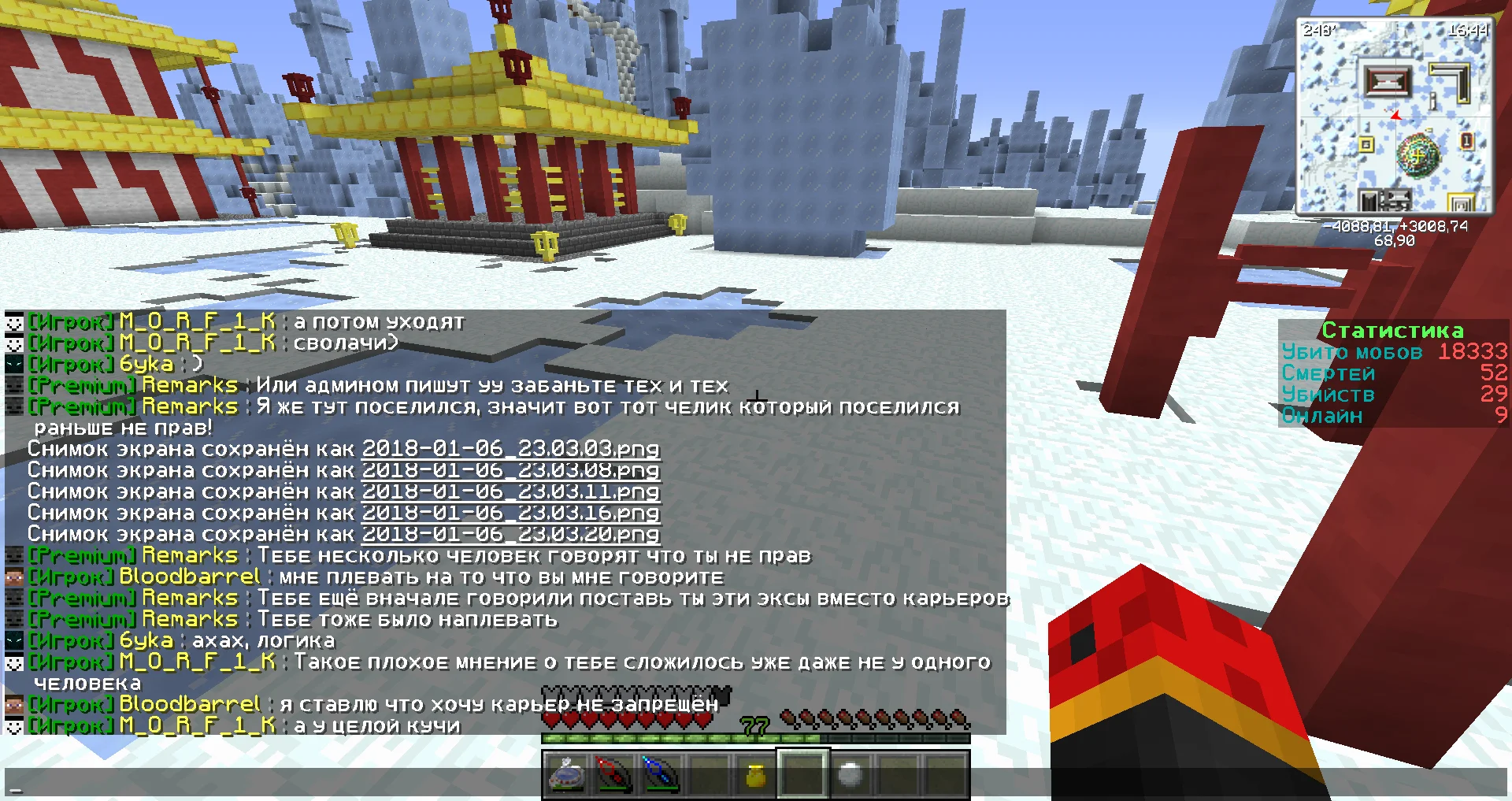This screenshot has height=801, width=1512.
Task: Select the blue-tipped tool hotbar slot
Action: point(660,773)
